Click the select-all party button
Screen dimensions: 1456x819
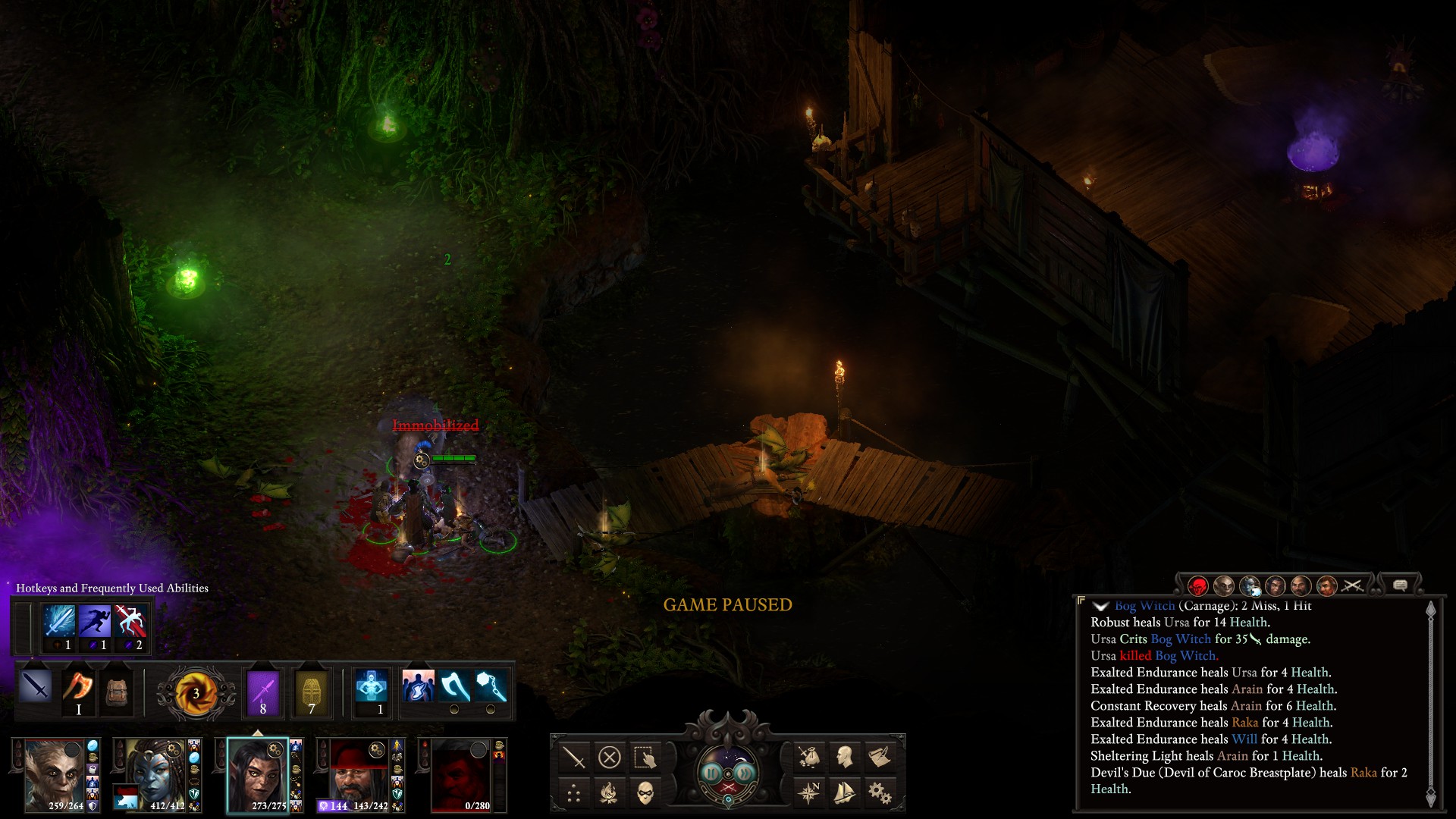pyautogui.click(x=645, y=757)
